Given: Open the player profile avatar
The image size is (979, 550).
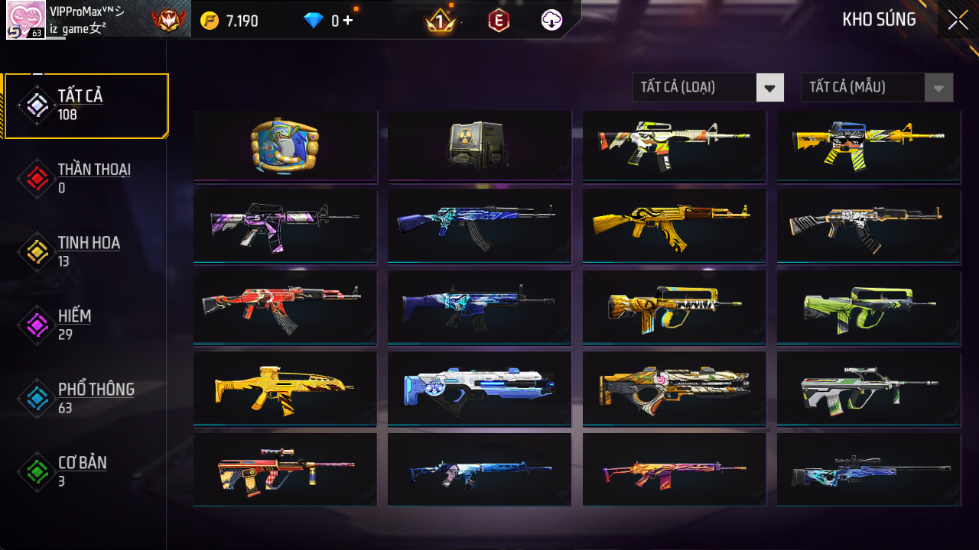Looking at the screenshot, I should point(24,20).
